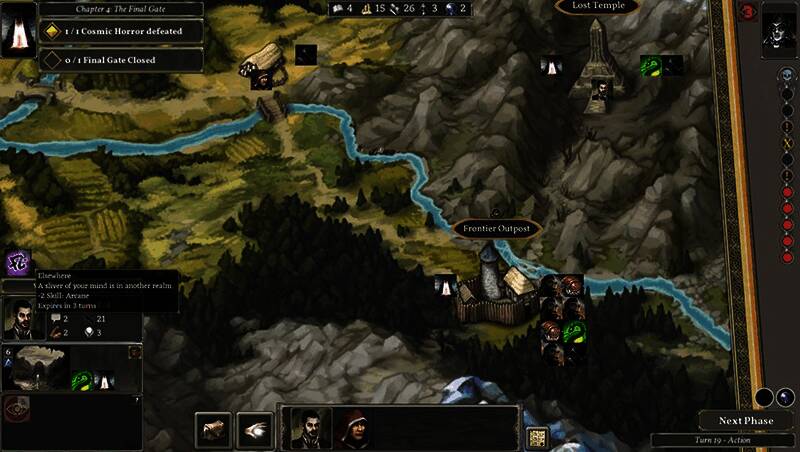Advance with the Next Phase button

tap(745, 421)
